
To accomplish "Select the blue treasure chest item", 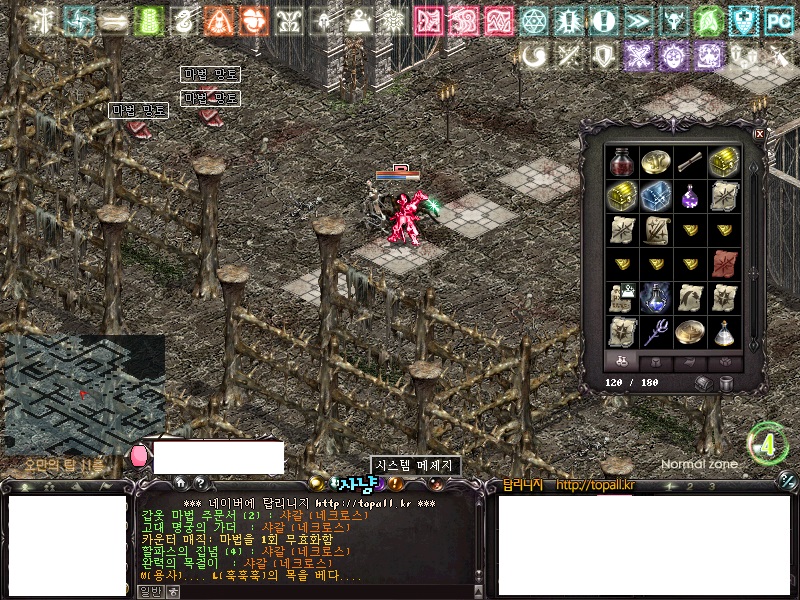I will [x=656, y=195].
